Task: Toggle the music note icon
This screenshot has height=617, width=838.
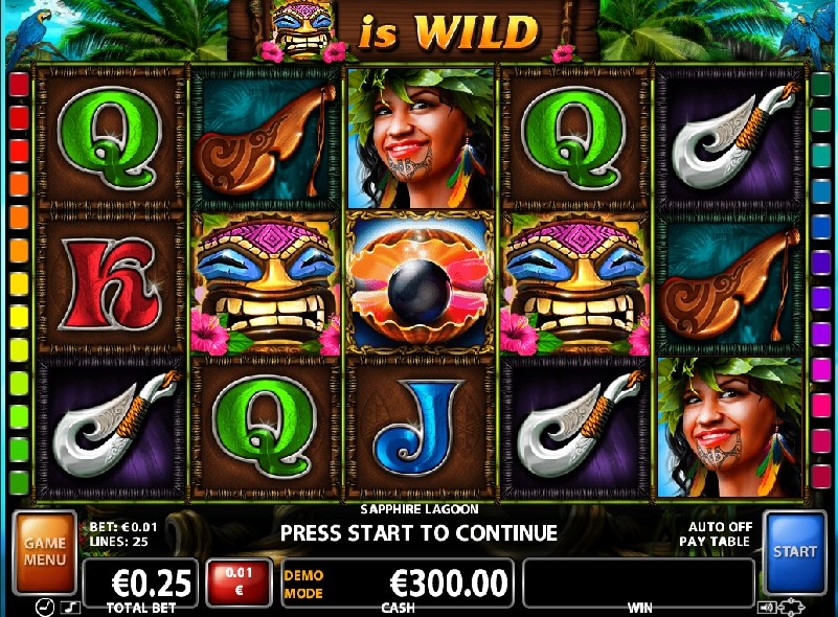Action: point(71,606)
